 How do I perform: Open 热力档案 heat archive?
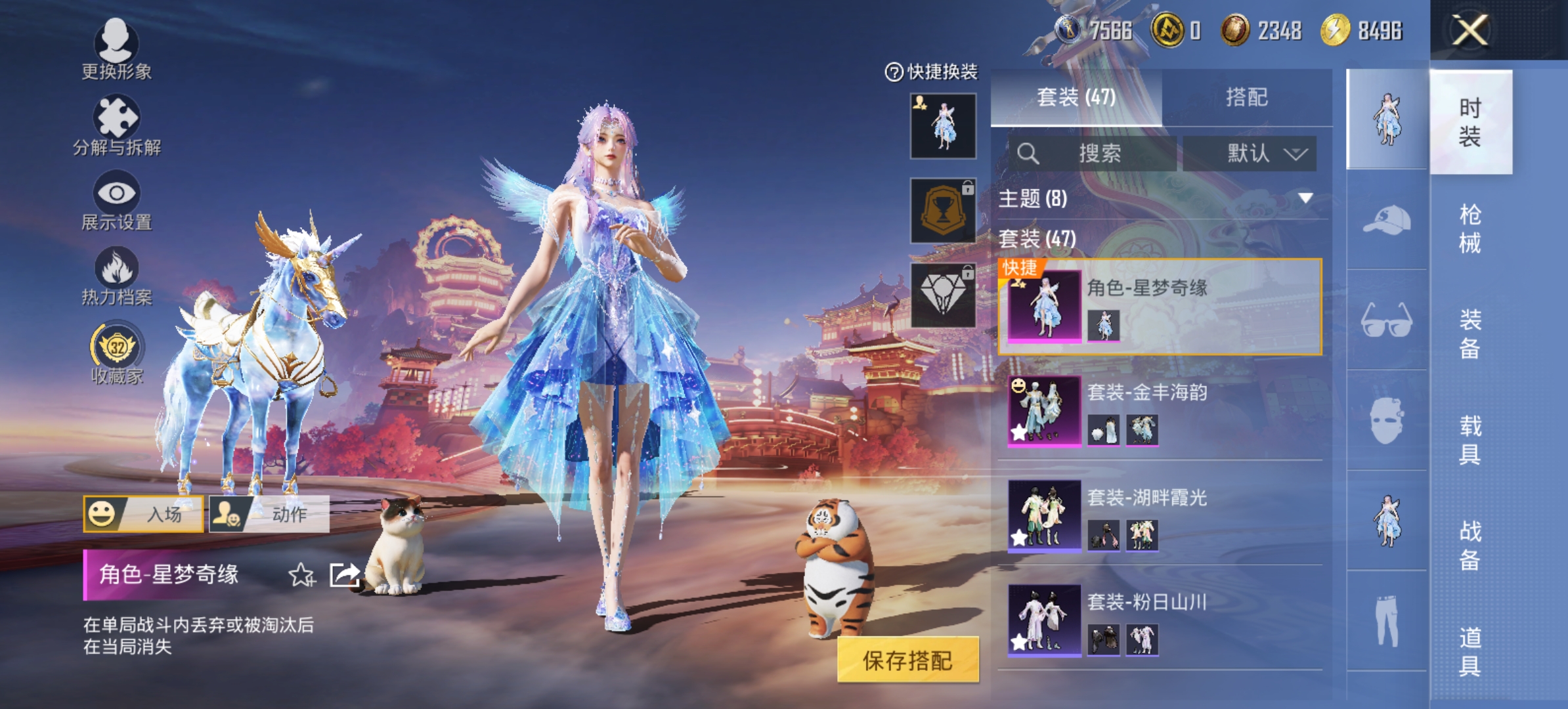click(116, 276)
